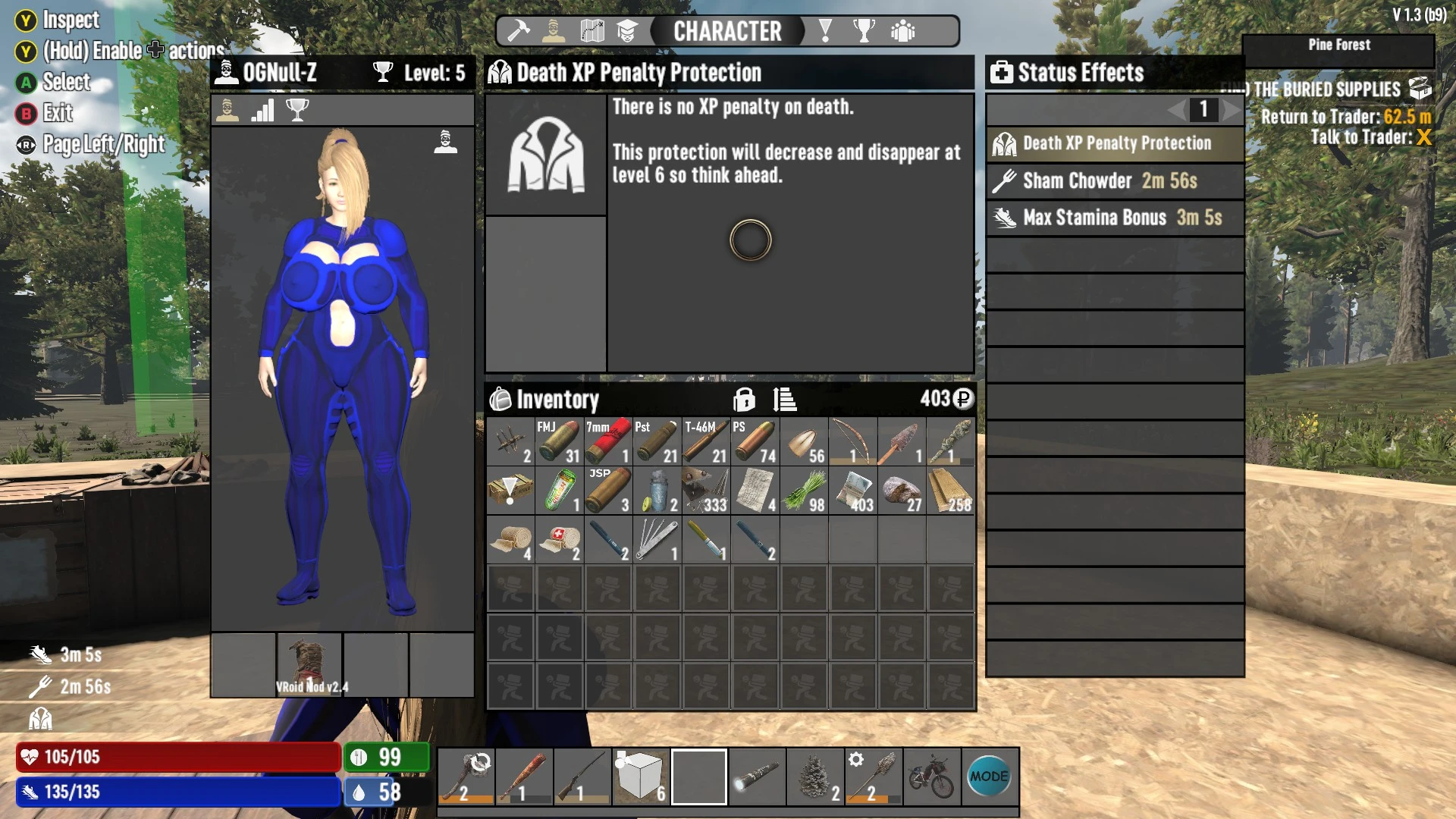Viewport: 1456px width, 819px height.
Task: Click the FMJ ammo stack in inventory
Action: coord(559,441)
